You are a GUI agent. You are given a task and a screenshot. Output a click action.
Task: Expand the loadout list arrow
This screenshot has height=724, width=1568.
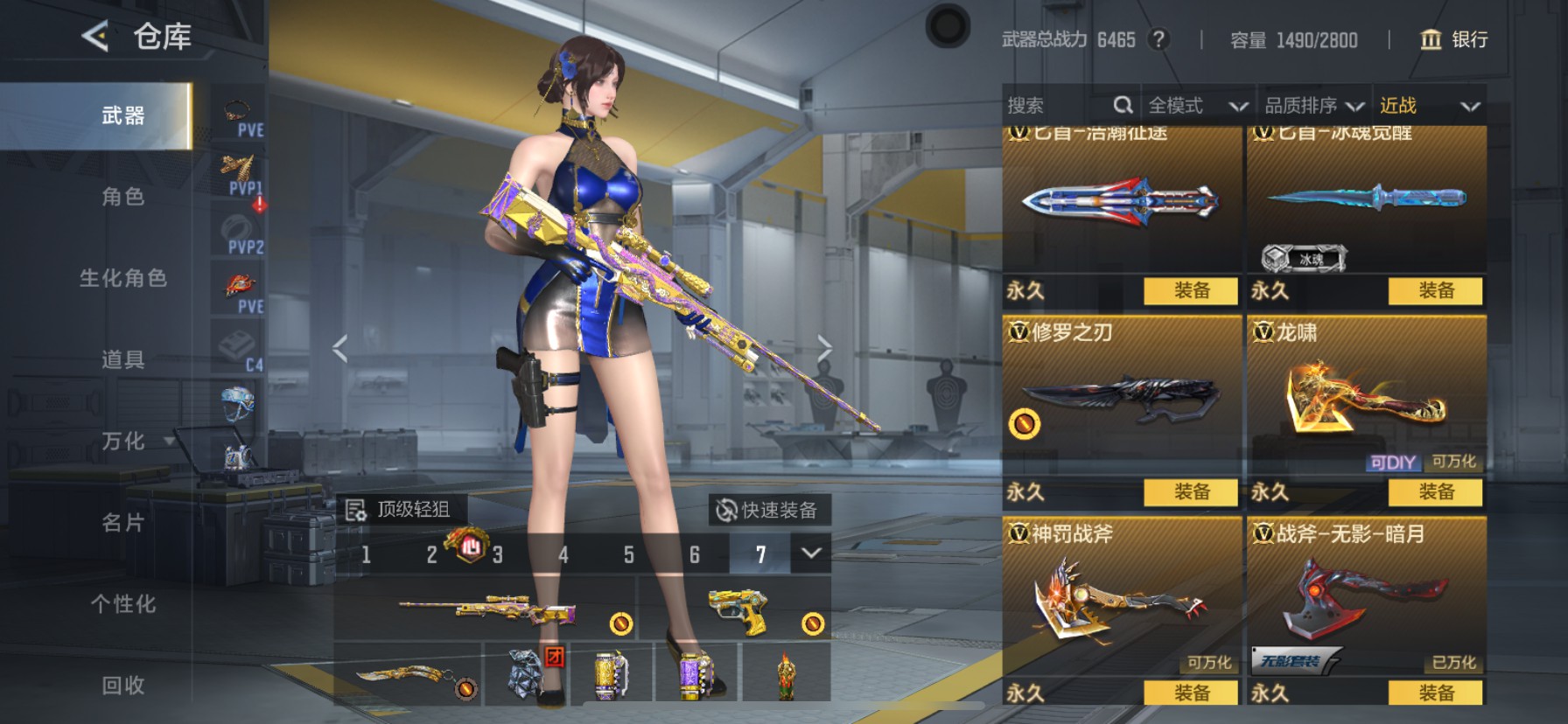pyautogui.click(x=811, y=553)
